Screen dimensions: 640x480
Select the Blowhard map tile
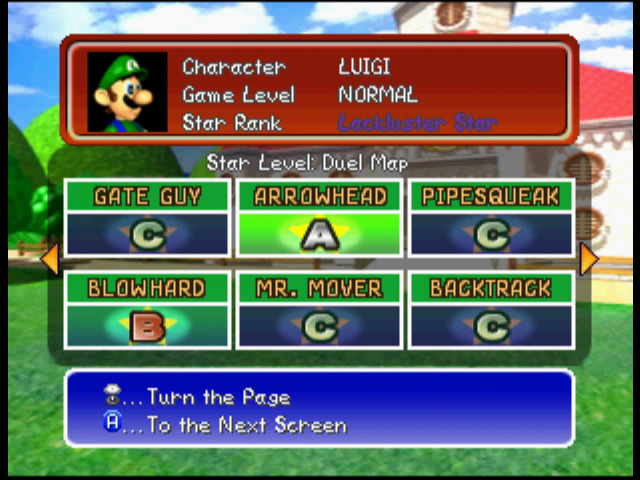[x=148, y=310]
